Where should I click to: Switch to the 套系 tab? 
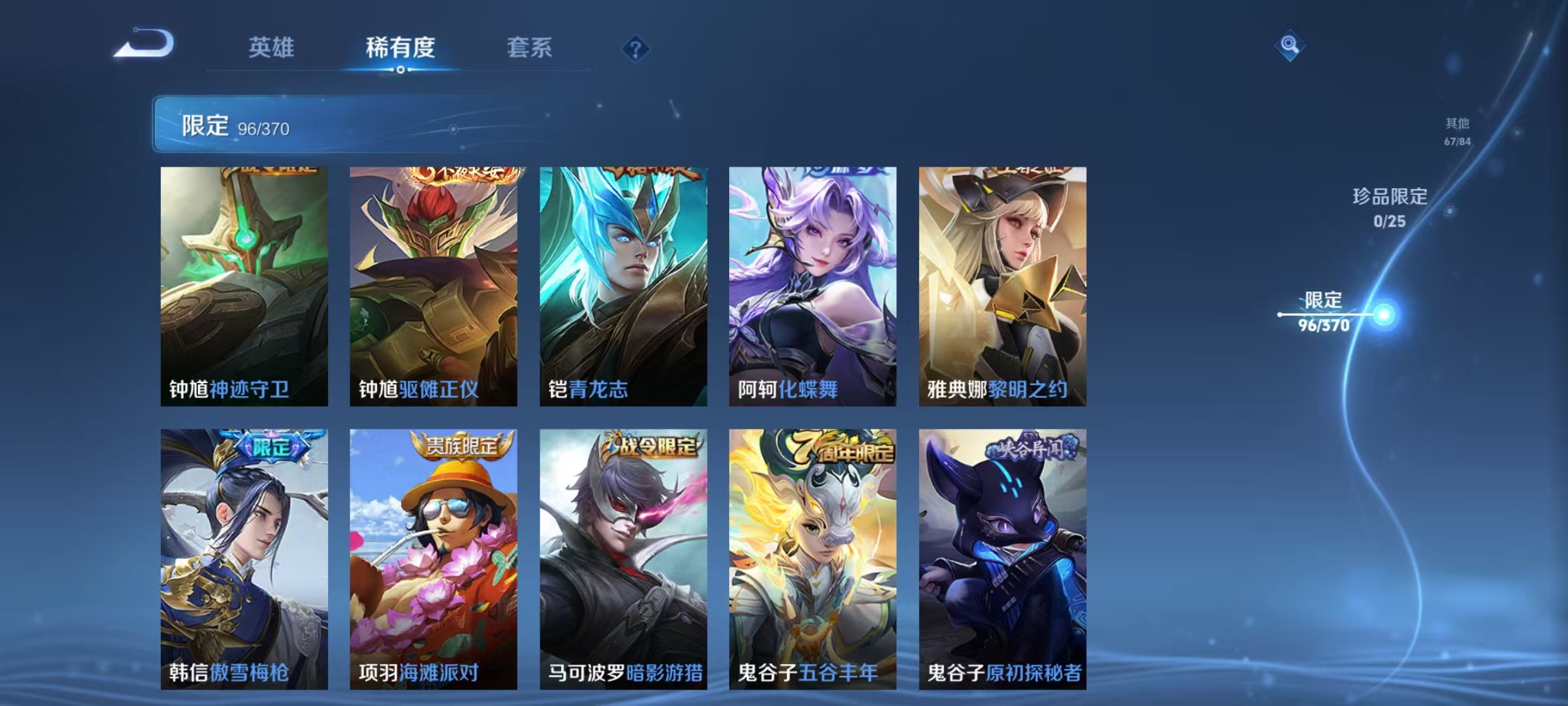531,48
